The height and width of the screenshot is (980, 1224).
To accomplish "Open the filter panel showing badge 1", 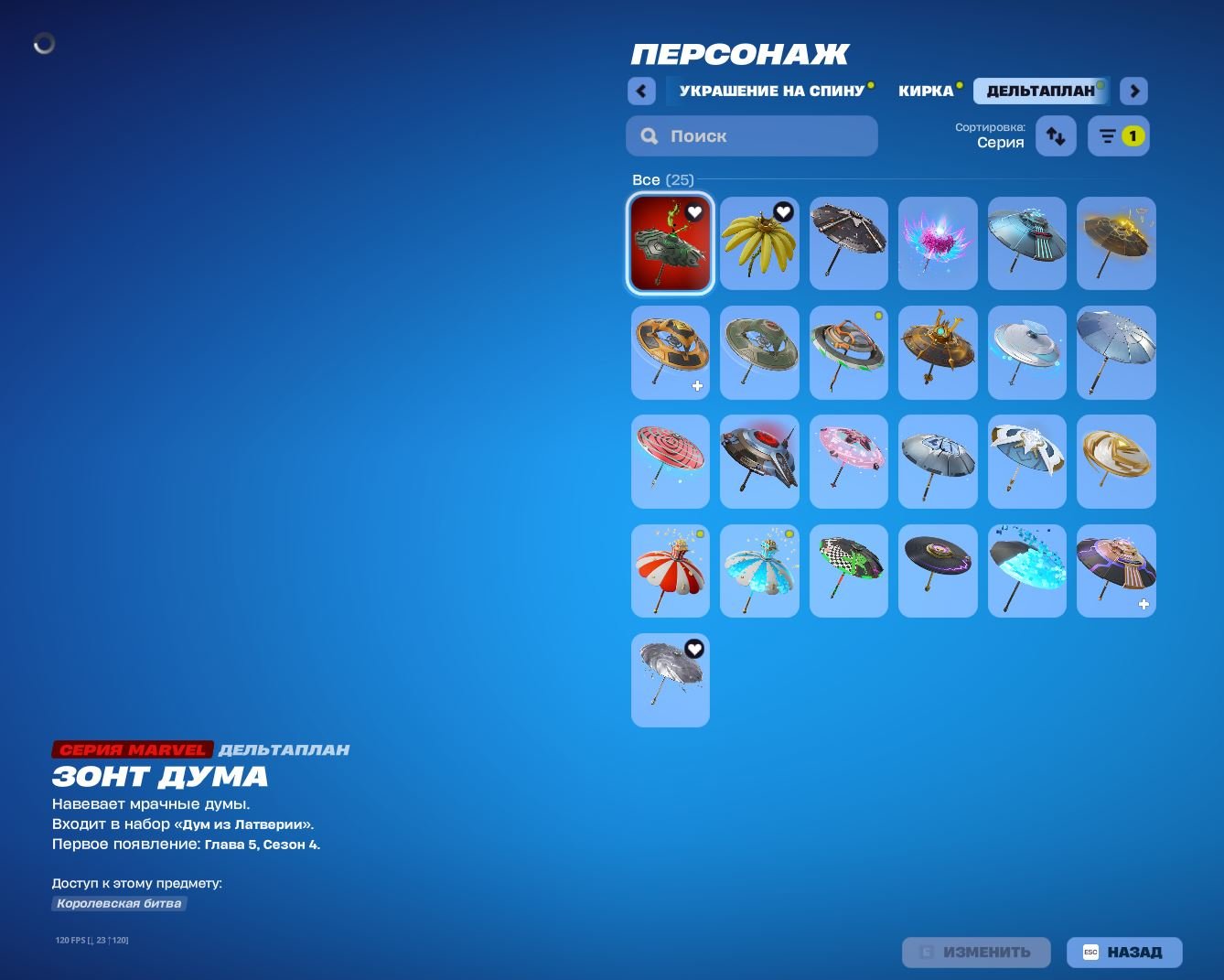I will (1118, 135).
